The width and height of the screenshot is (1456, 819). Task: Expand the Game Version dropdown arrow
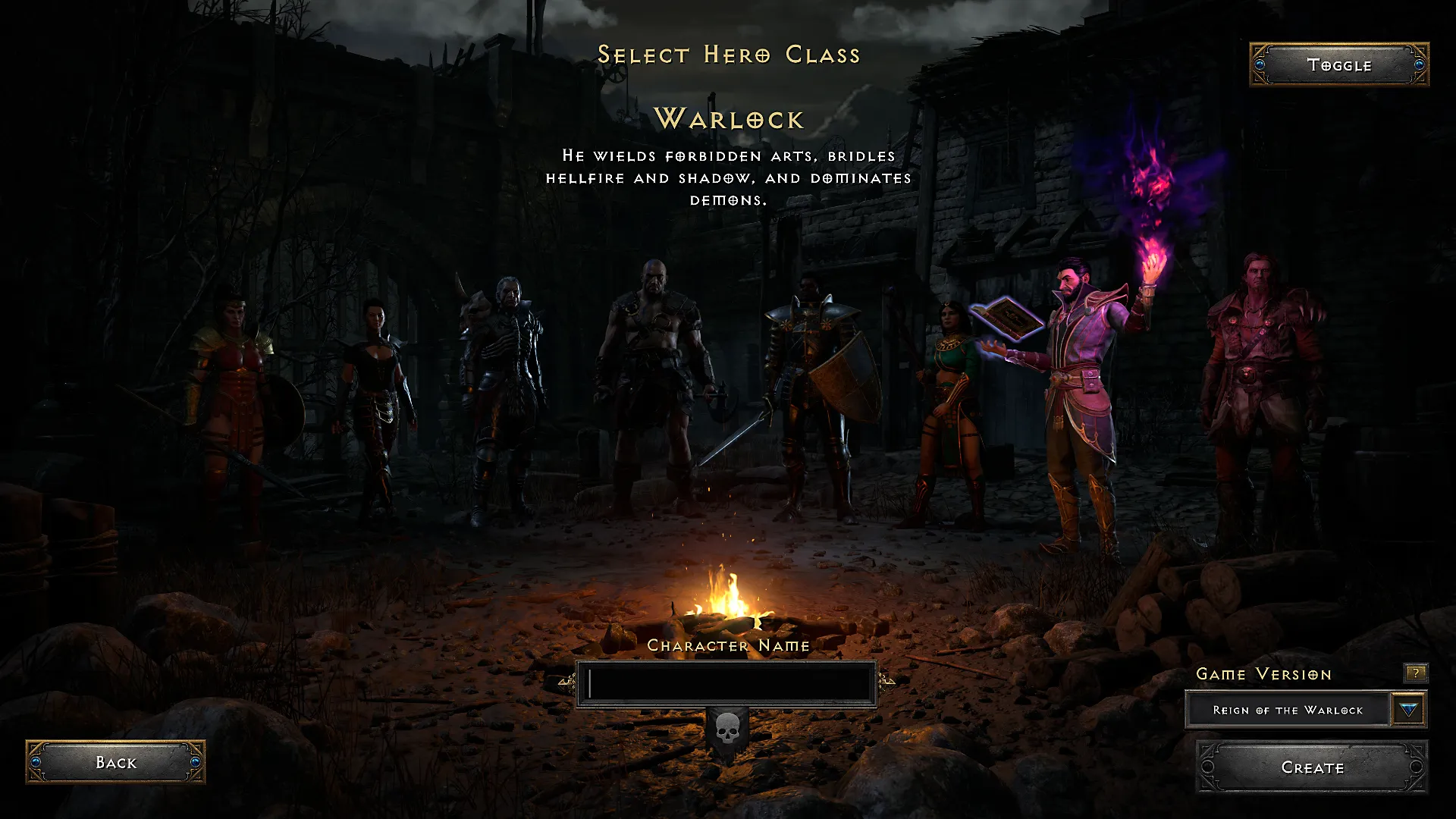click(x=1407, y=709)
